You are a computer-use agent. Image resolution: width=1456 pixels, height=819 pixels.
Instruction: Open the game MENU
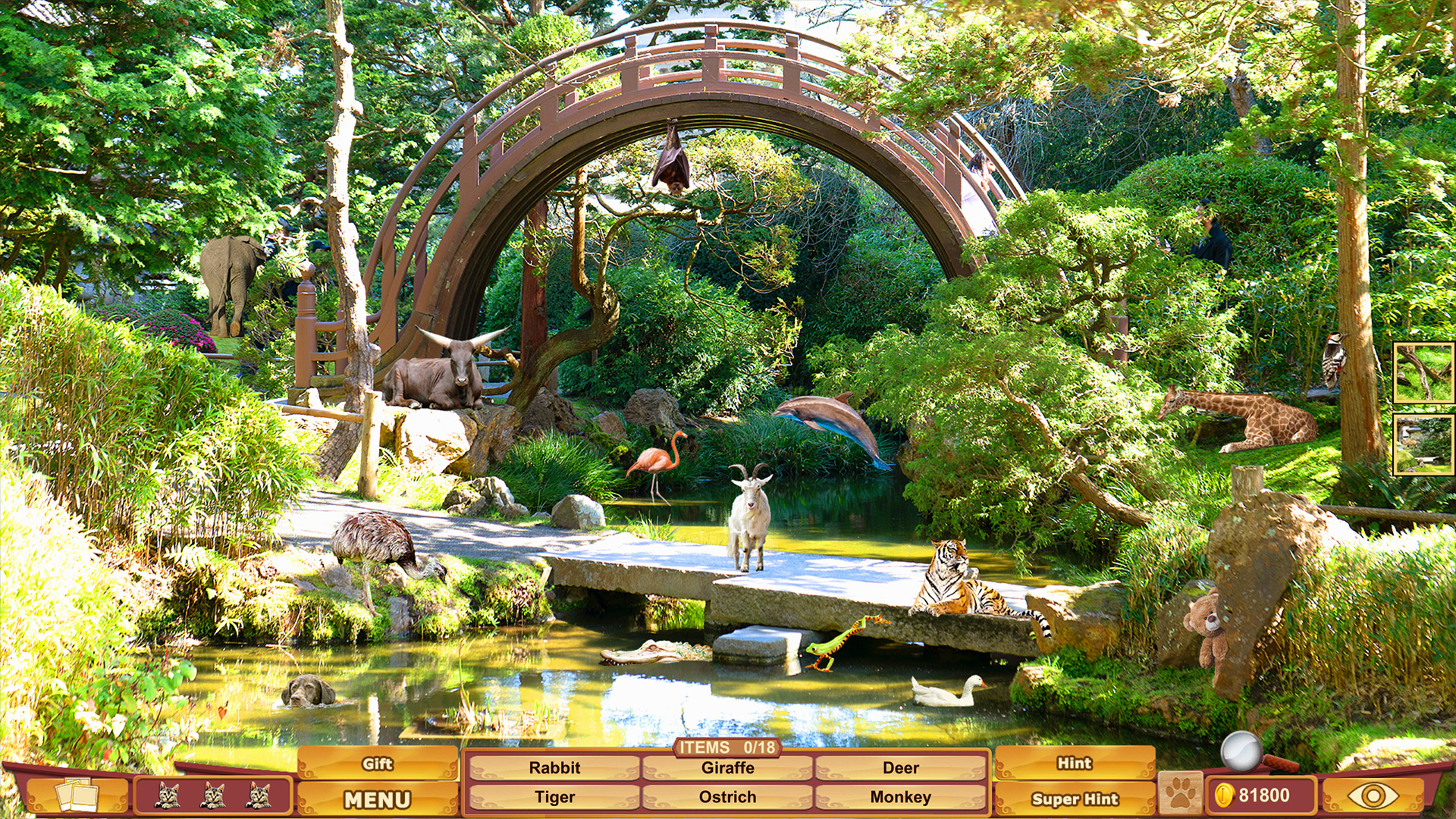378,799
